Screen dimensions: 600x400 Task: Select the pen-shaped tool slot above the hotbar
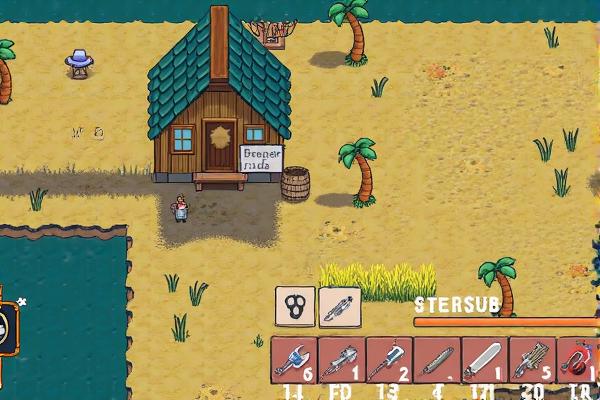tap(340, 307)
